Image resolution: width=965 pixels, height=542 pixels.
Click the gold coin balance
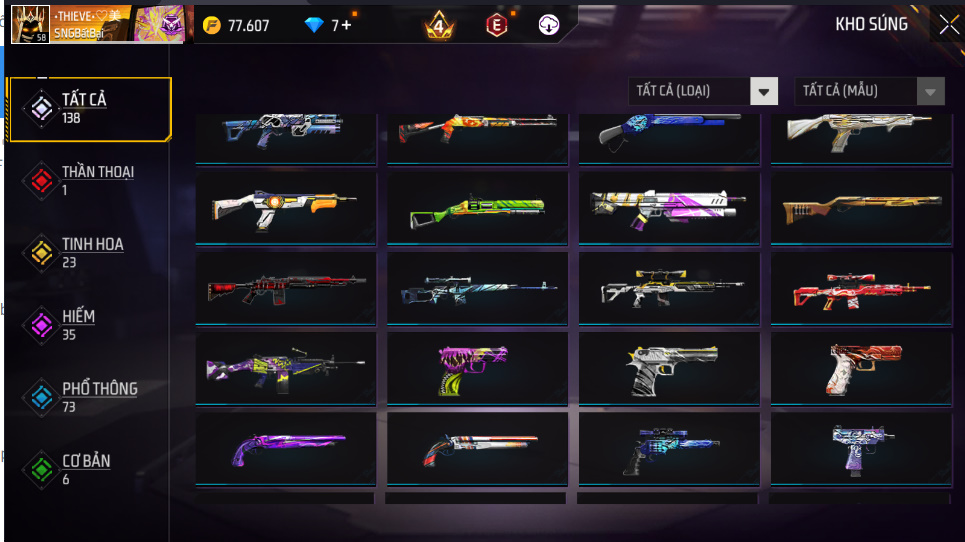tap(237, 26)
